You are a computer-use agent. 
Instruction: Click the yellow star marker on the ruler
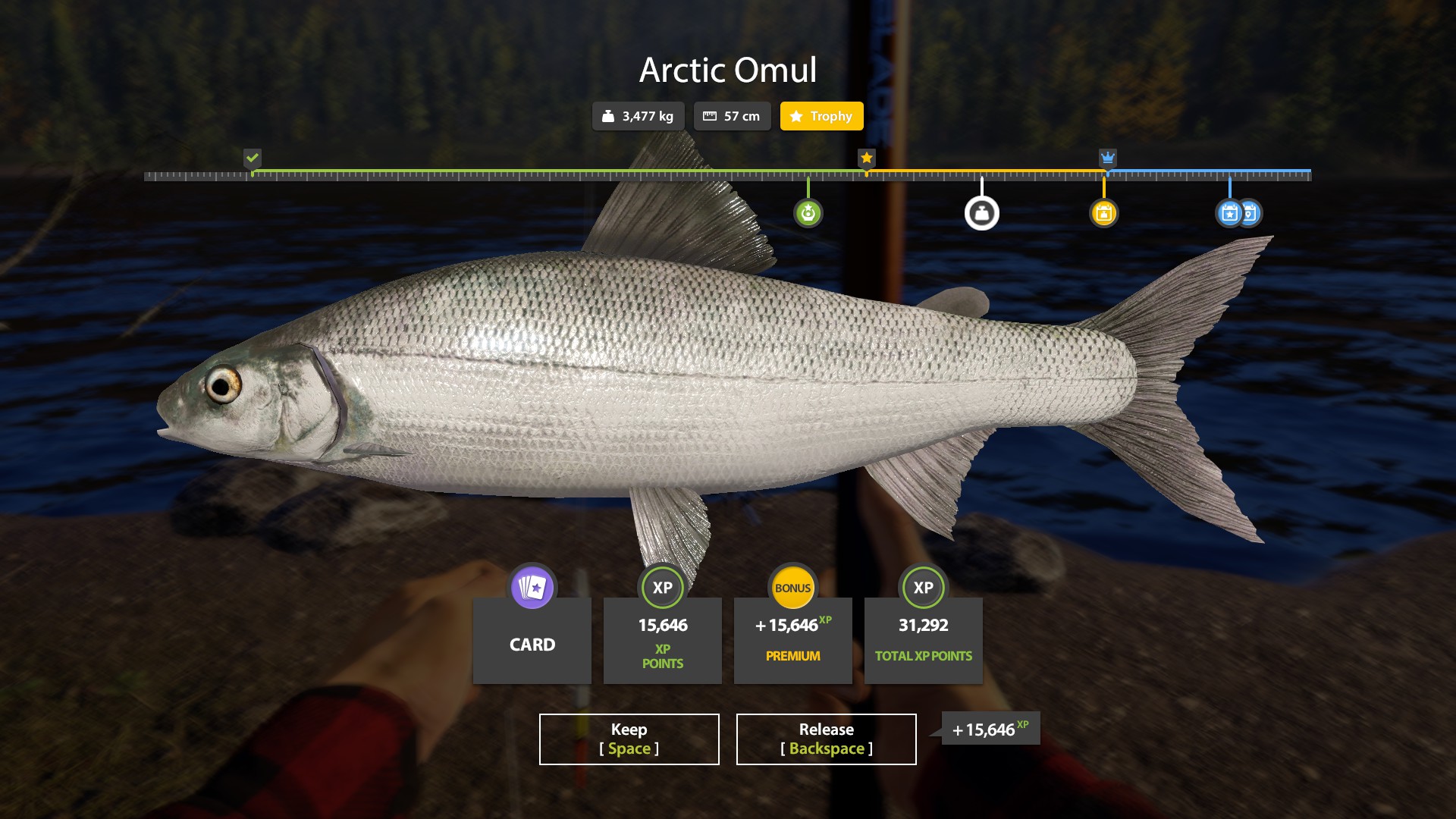click(x=866, y=158)
